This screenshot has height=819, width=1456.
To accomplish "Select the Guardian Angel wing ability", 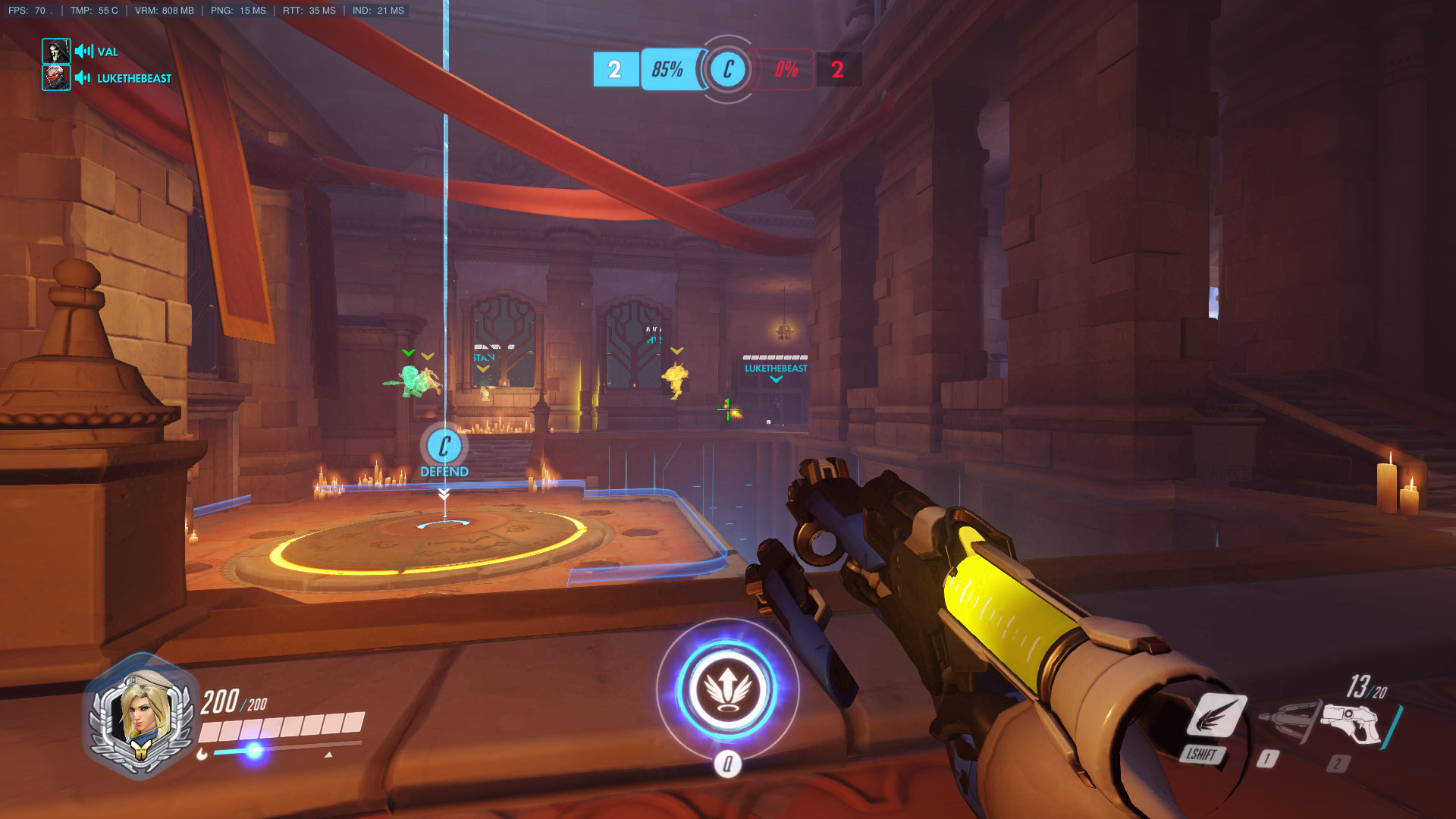I will point(1216,716).
